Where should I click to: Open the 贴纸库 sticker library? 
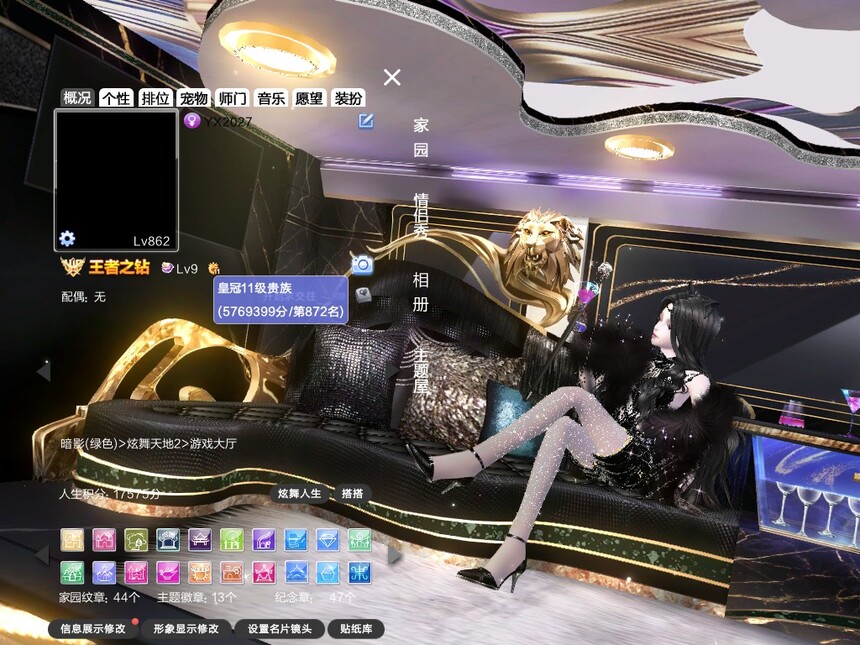coord(356,629)
